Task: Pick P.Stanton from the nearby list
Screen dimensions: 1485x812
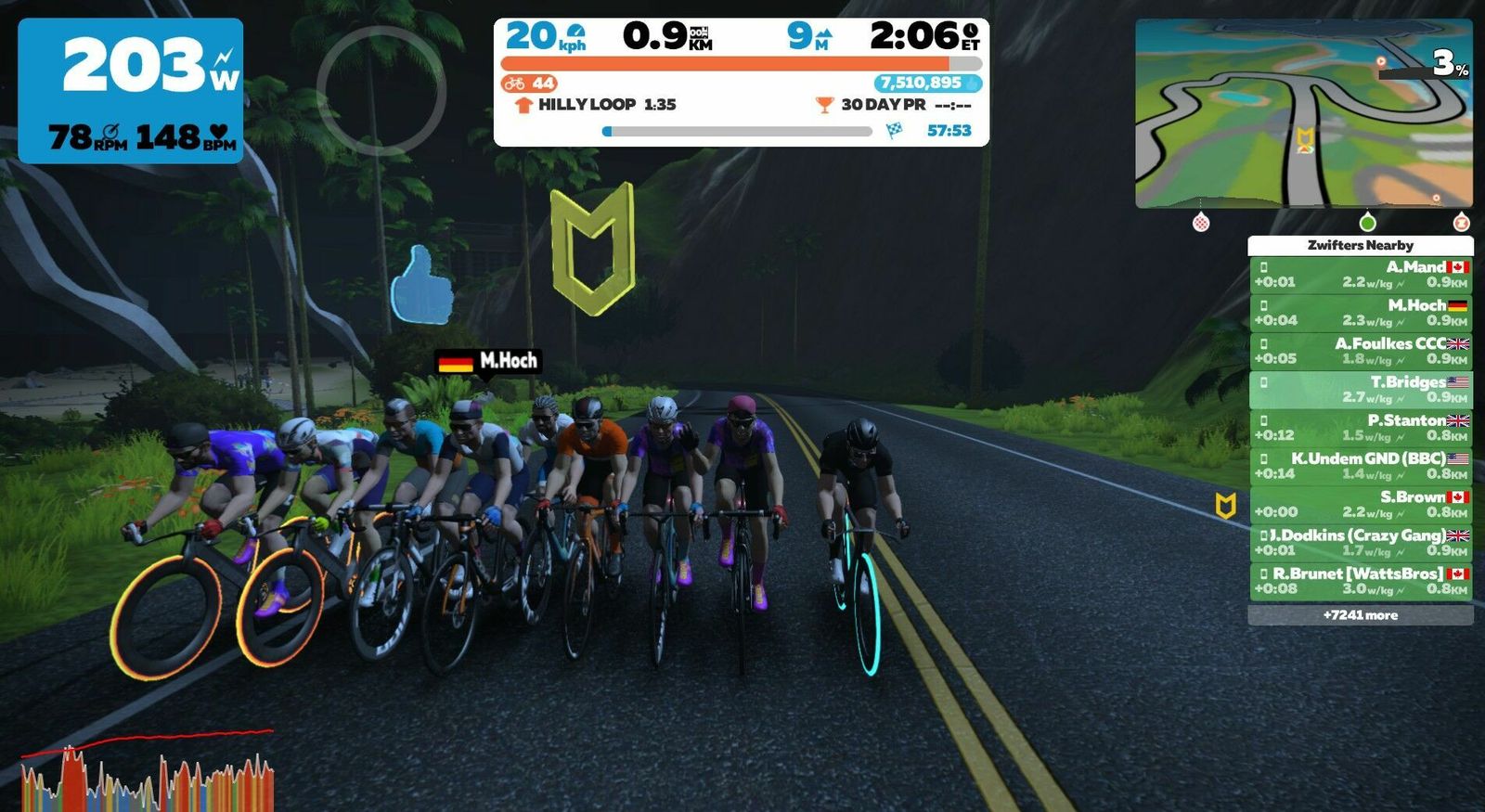Action: click(x=1361, y=428)
